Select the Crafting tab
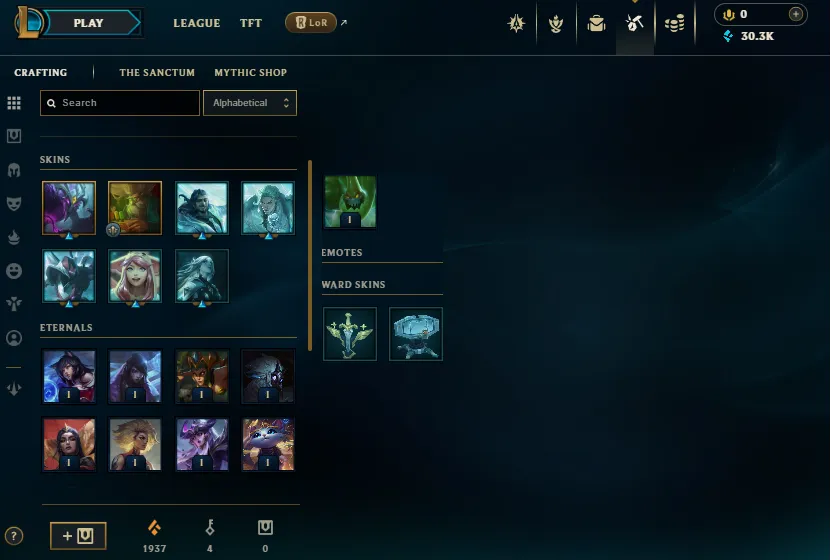 tap(41, 73)
